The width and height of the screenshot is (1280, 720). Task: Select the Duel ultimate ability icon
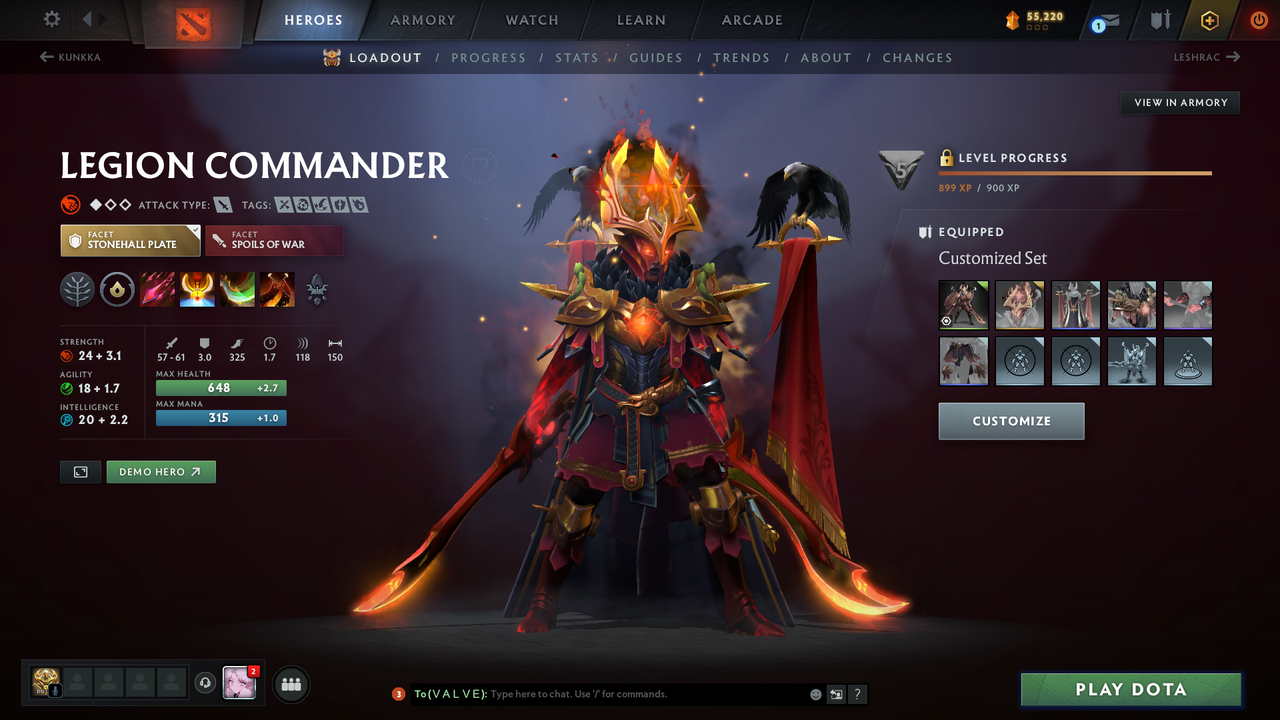click(277, 289)
